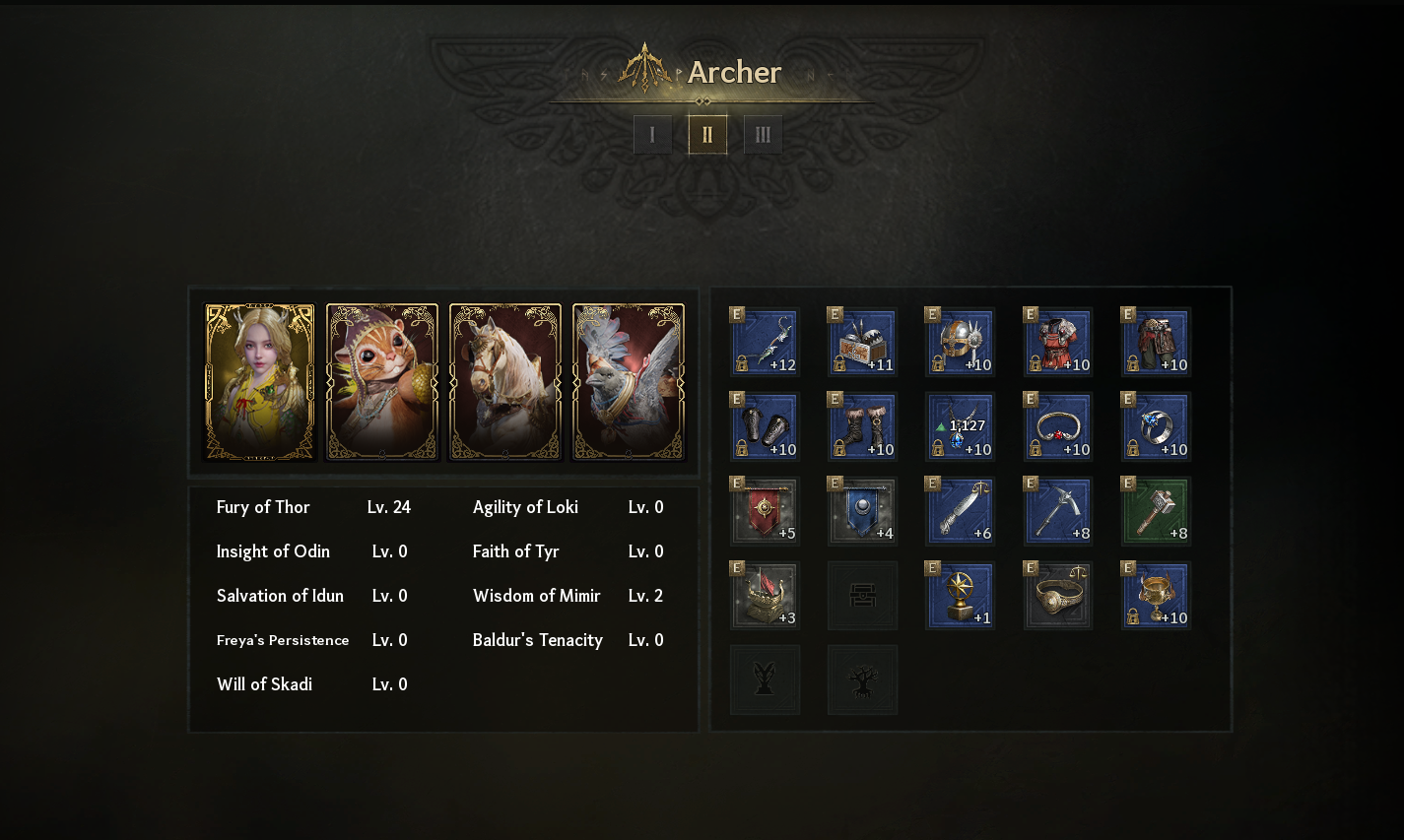Select the white horse mount card
The width and height of the screenshot is (1404, 840).
coord(505,382)
